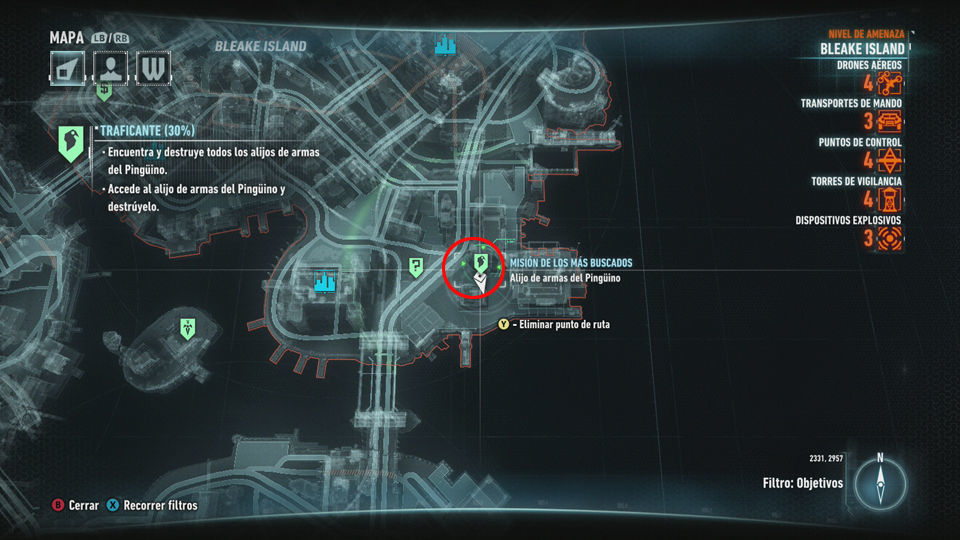Open the WayneTech 'W' tab
The image size is (960, 540).
click(x=153, y=69)
